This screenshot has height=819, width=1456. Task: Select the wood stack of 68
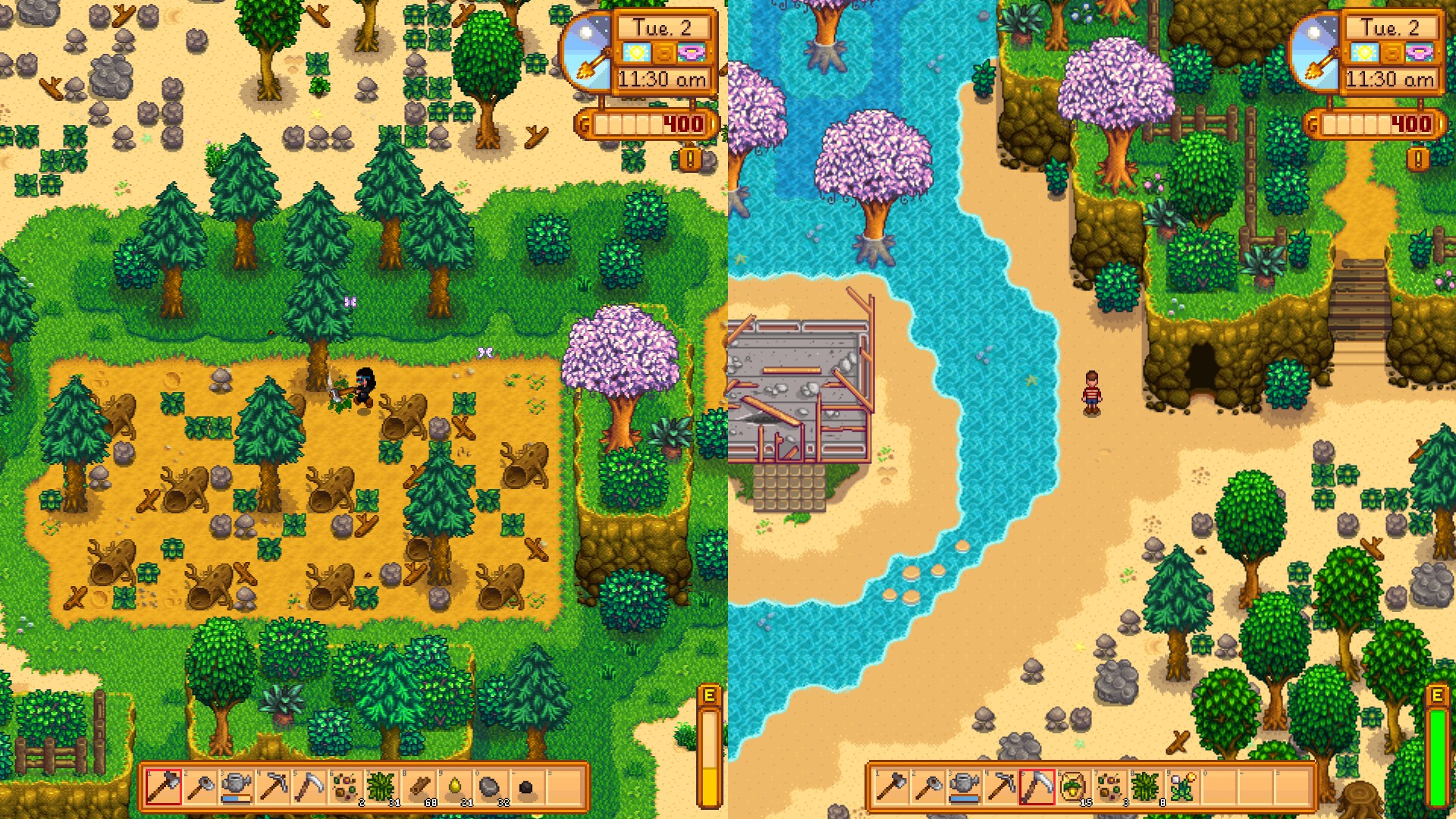coord(419,786)
